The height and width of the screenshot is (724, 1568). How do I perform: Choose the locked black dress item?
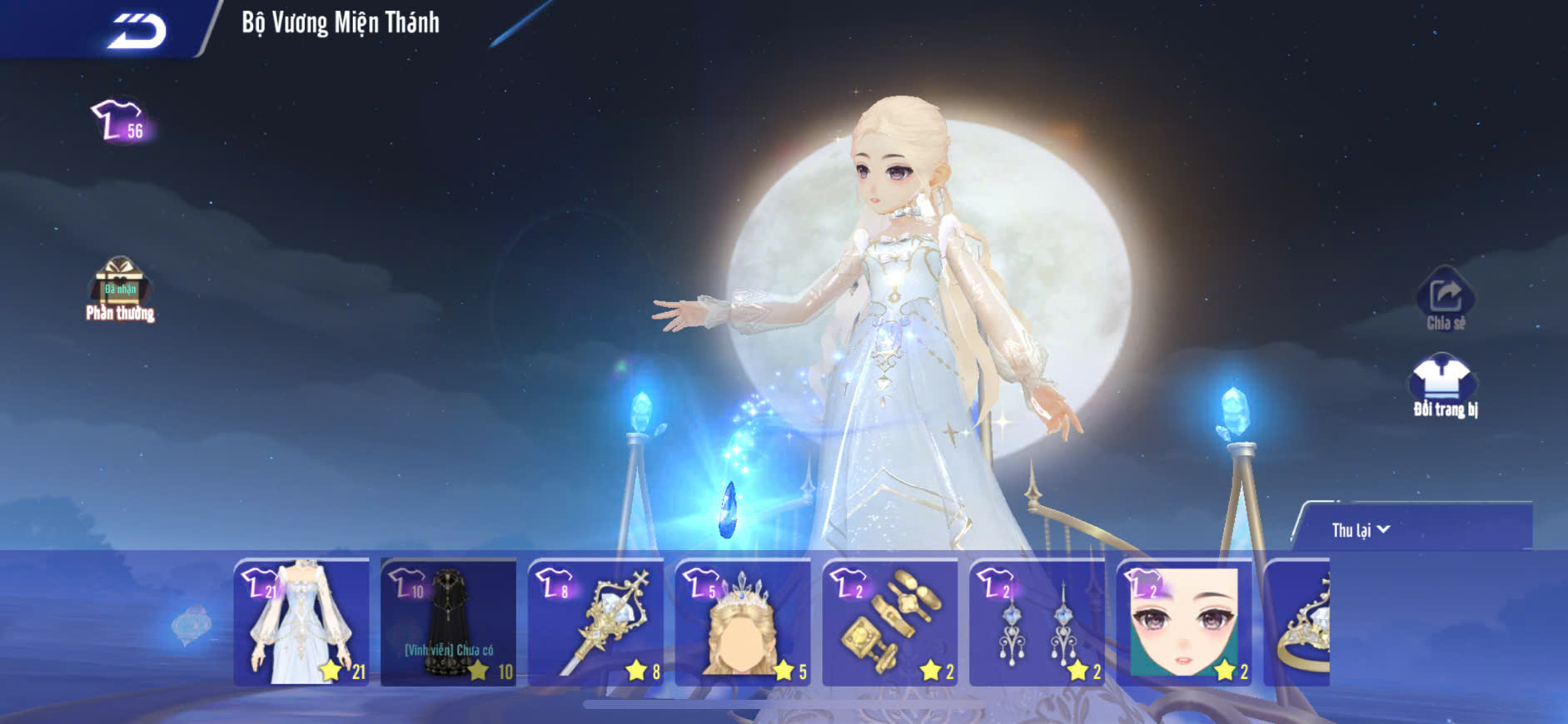click(x=449, y=622)
